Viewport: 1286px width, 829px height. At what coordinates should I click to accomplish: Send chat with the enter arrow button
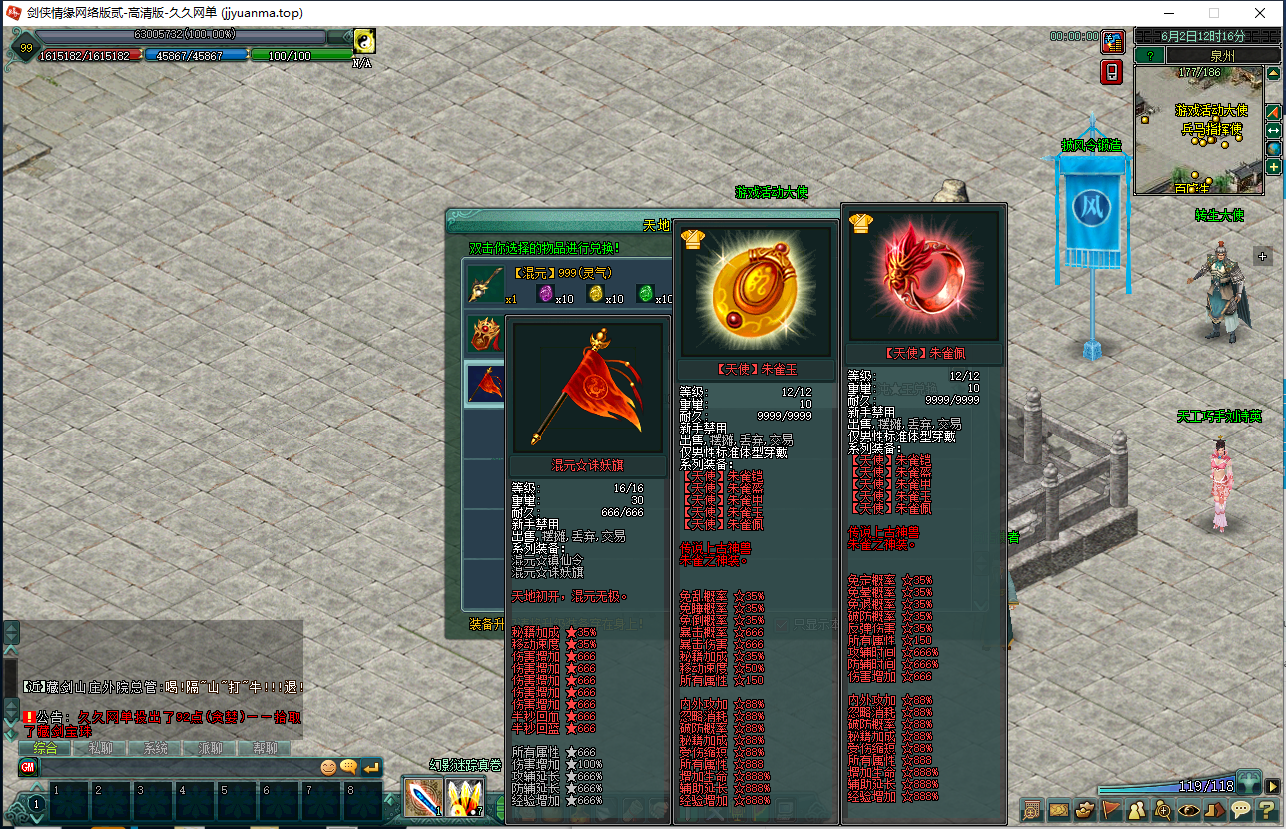click(371, 768)
